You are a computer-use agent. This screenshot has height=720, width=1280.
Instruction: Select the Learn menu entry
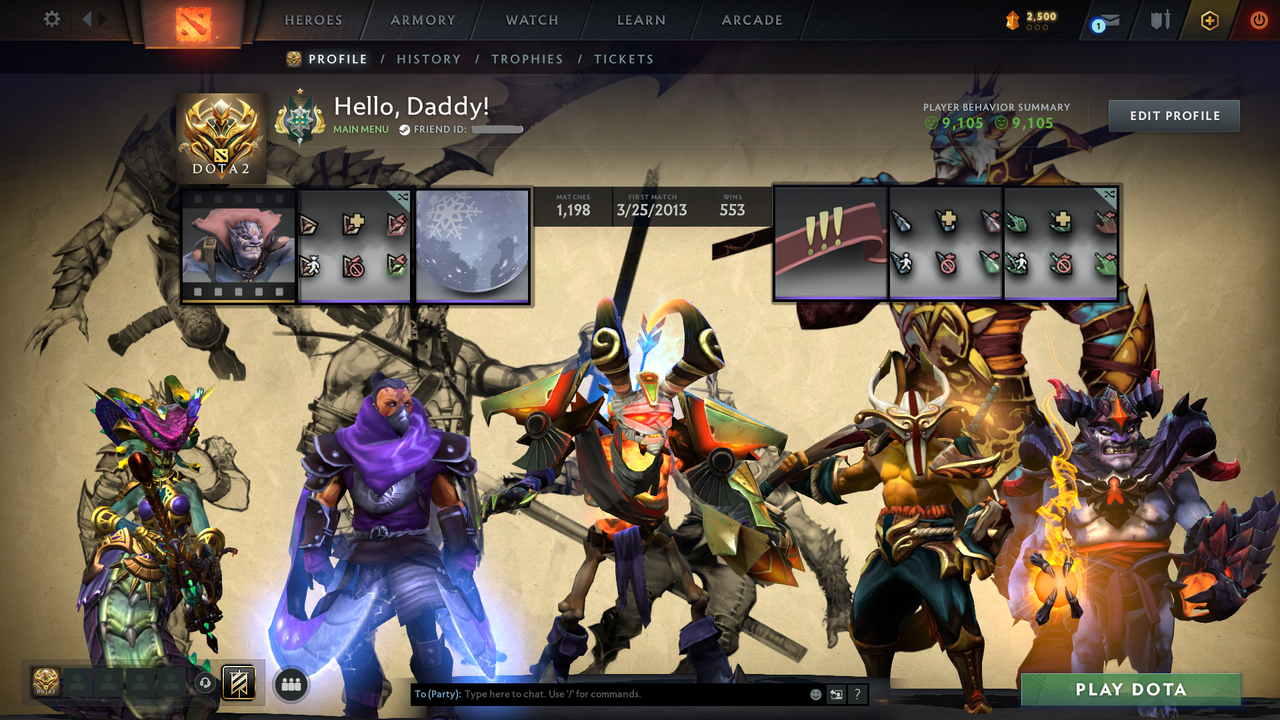(x=641, y=20)
